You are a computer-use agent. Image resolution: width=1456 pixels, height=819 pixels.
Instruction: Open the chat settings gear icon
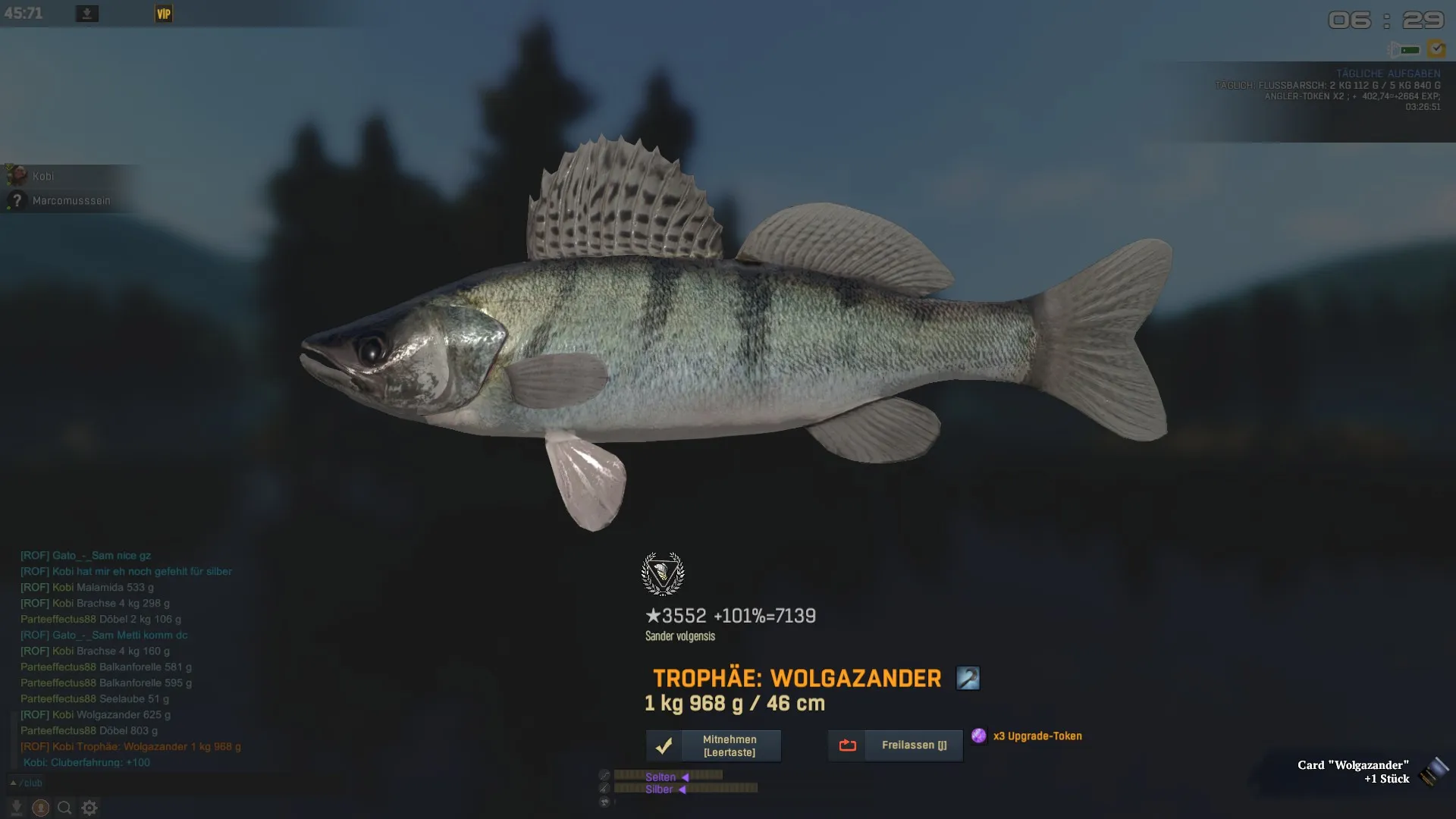pyautogui.click(x=89, y=808)
